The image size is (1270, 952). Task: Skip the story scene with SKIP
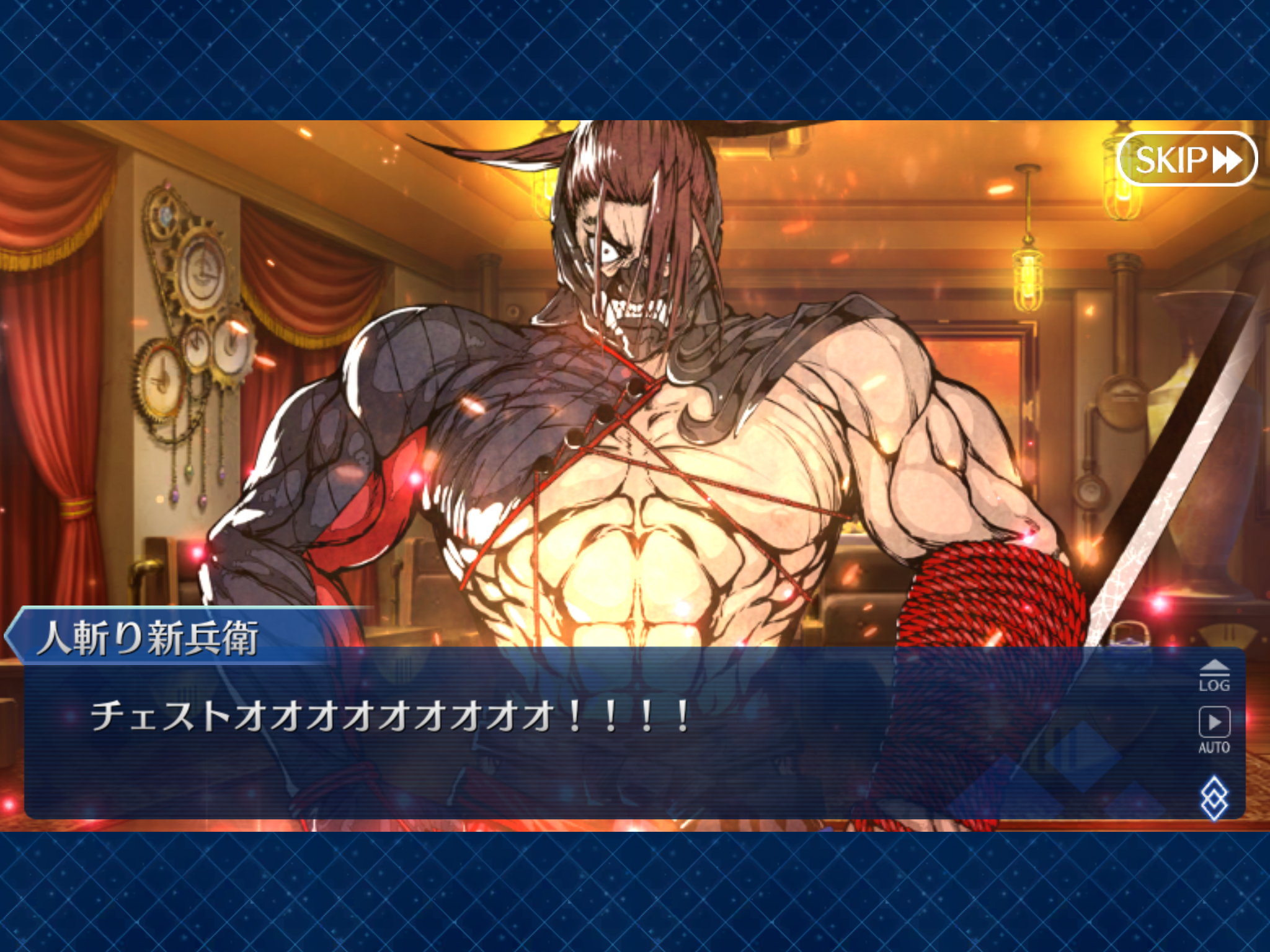click(1186, 160)
